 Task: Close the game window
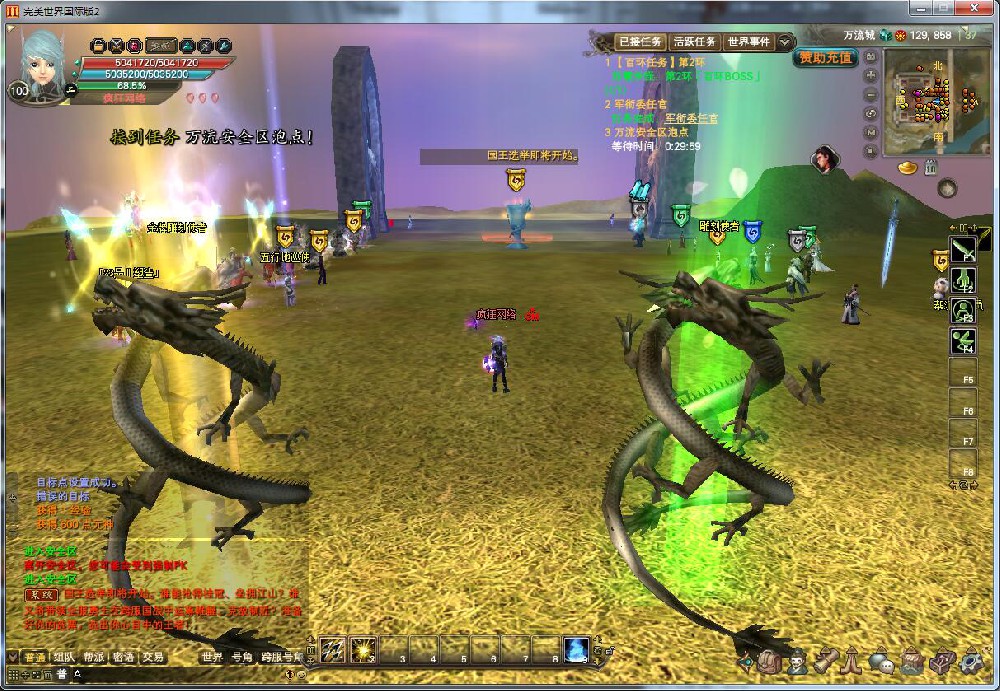pyautogui.click(x=981, y=8)
